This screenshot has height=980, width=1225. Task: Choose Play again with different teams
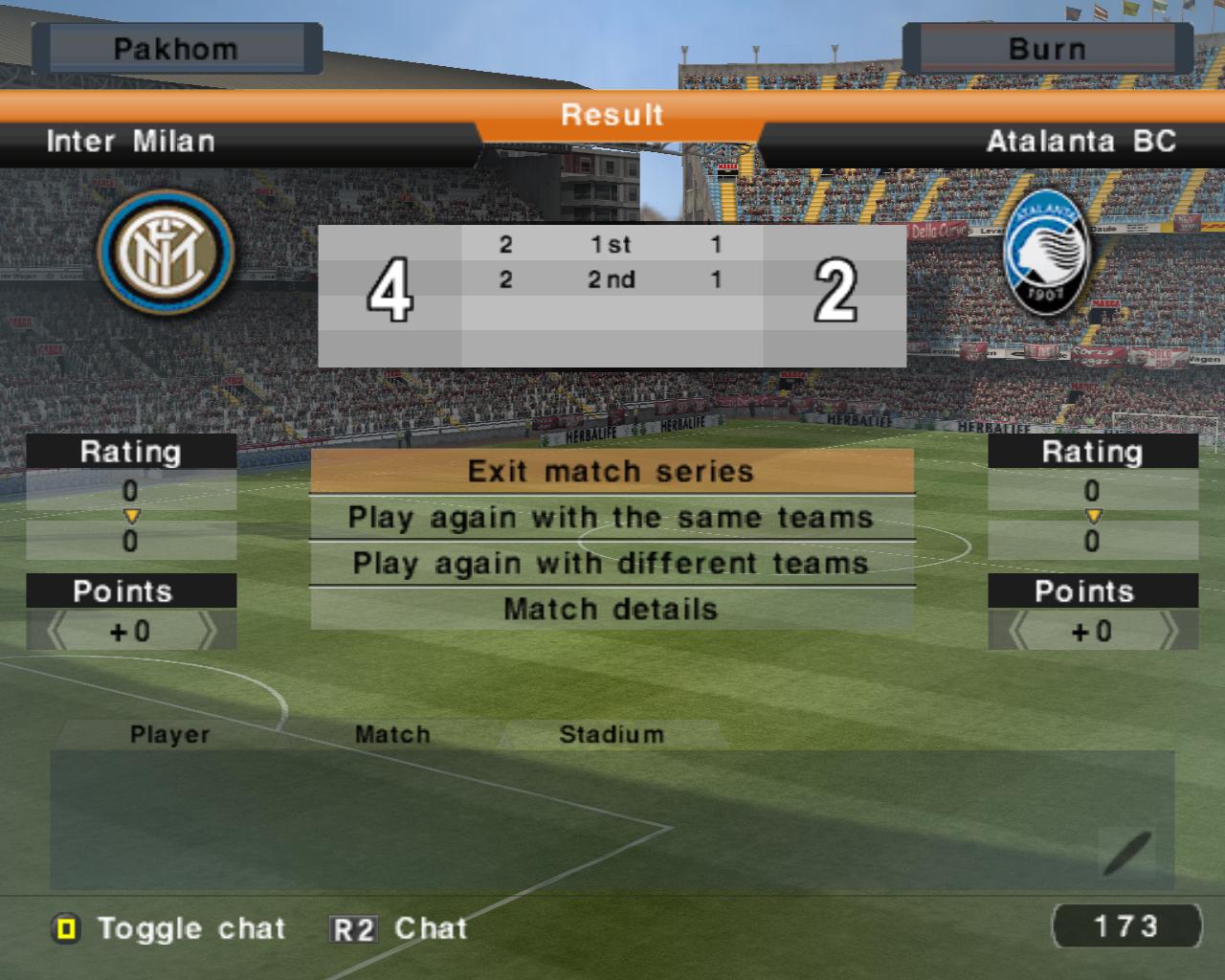click(x=611, y=564)
